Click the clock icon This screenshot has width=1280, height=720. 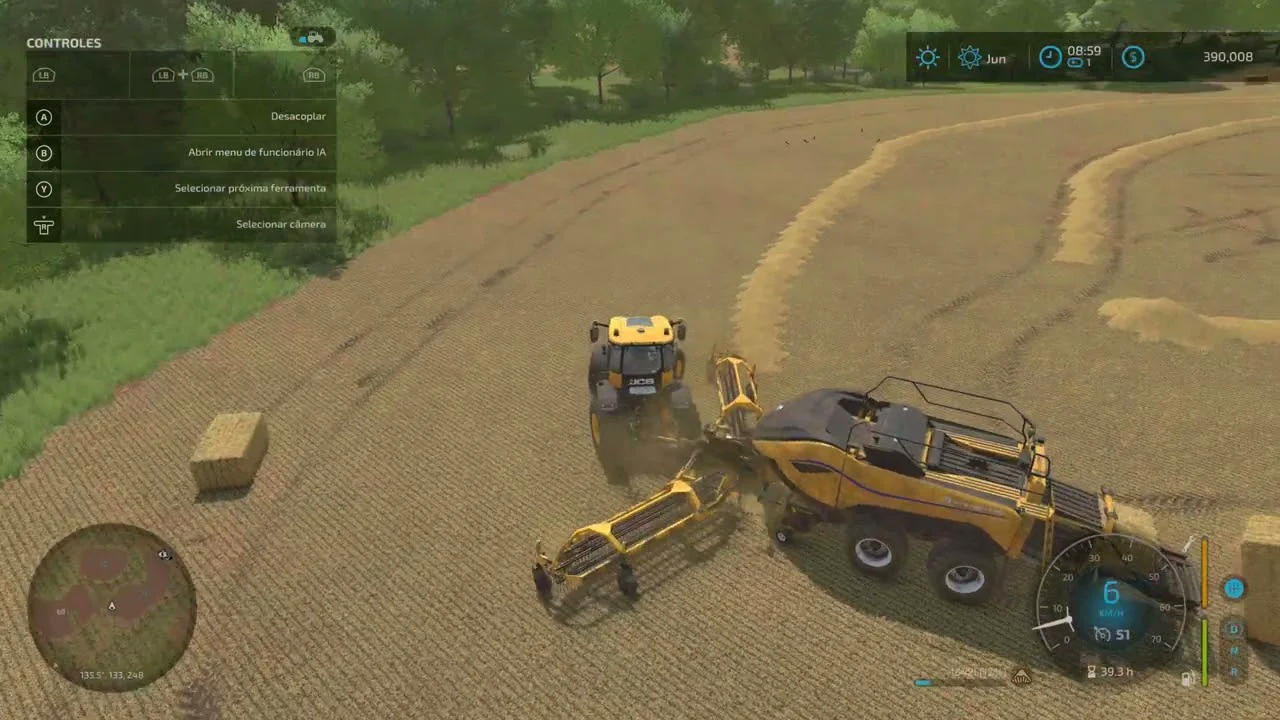coord(1050,56)
